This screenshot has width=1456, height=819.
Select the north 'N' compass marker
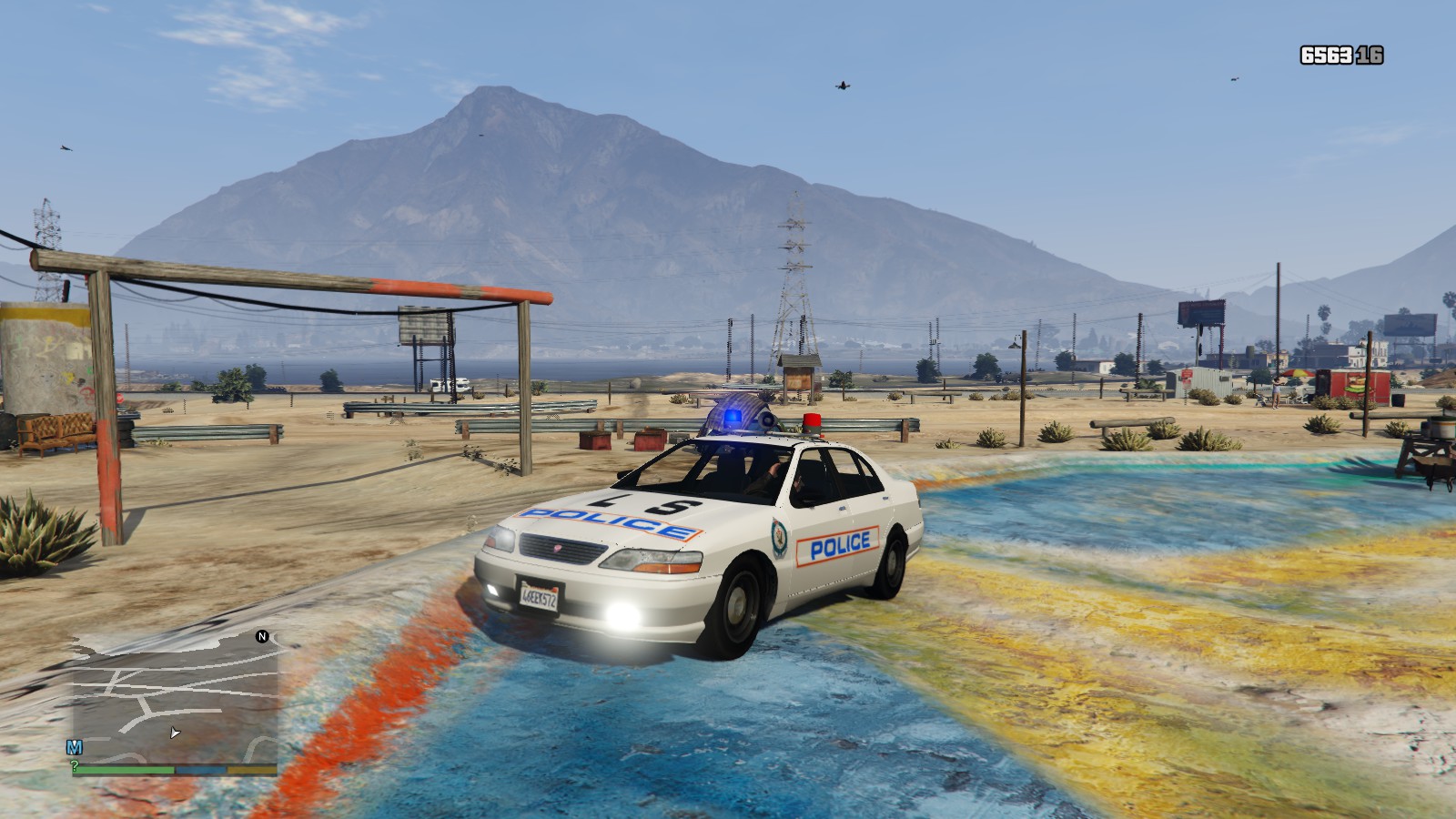262,637
